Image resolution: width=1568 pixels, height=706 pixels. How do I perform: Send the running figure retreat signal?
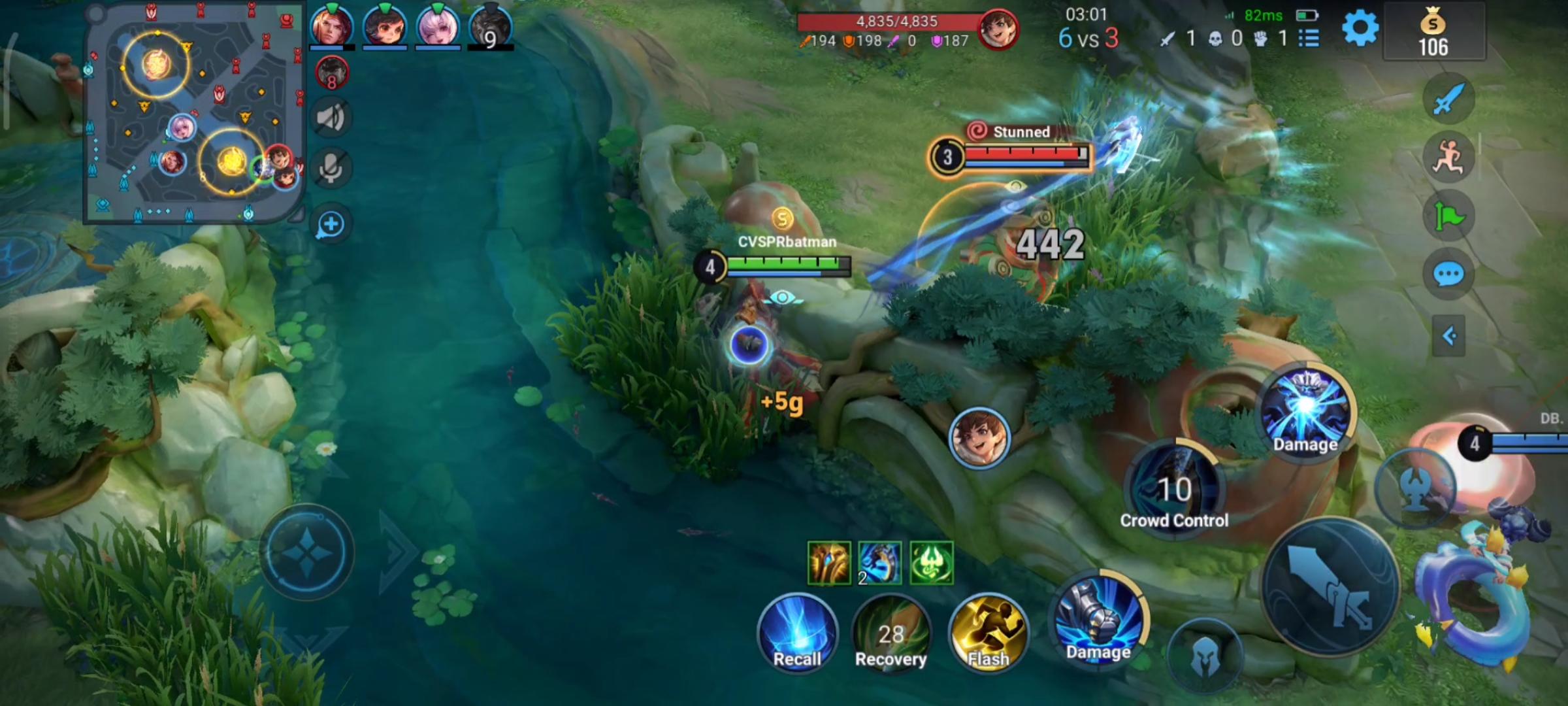tap(1448, 158)
